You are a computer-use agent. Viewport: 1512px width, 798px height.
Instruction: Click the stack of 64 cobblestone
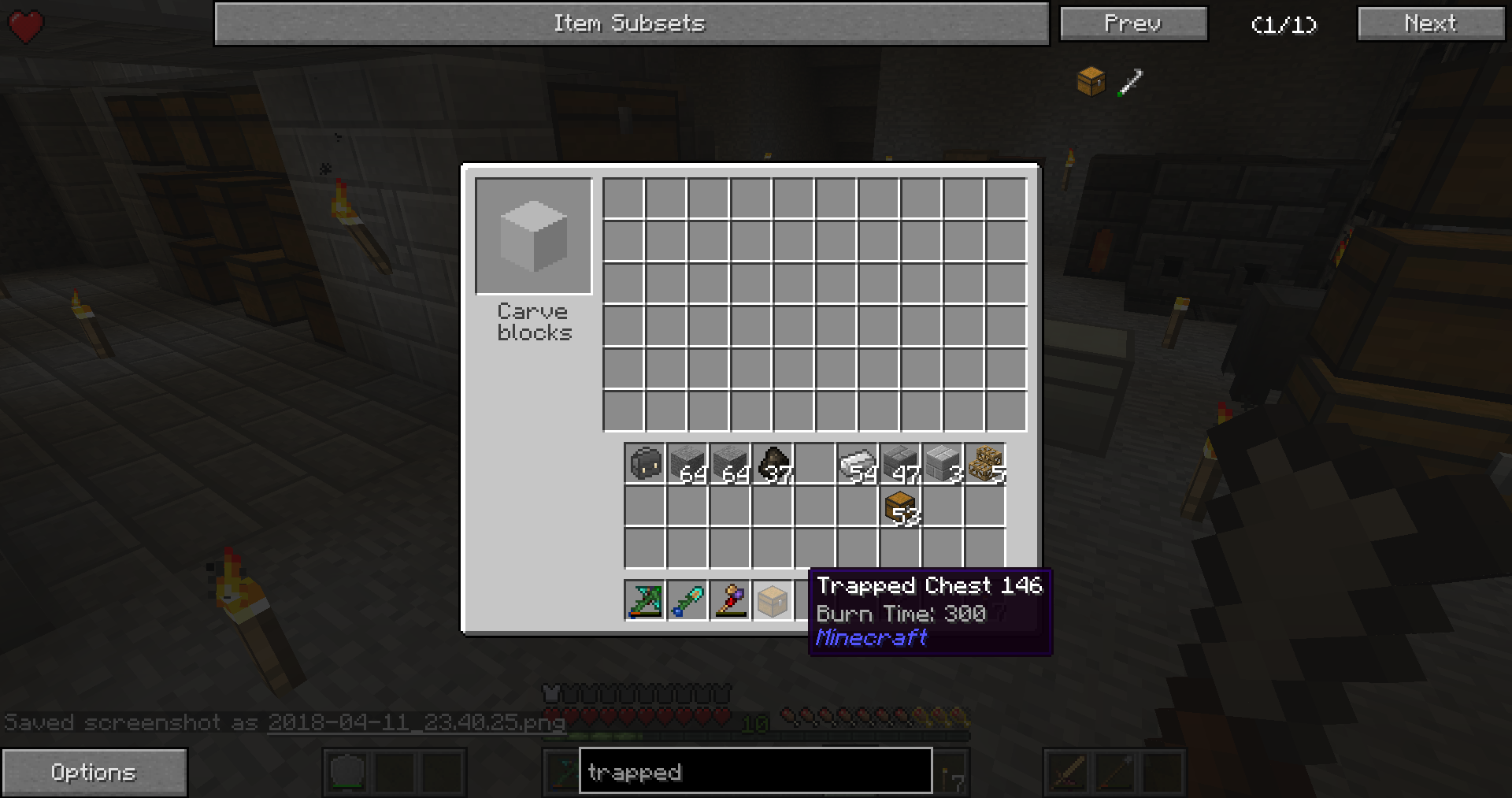[687, 463]
